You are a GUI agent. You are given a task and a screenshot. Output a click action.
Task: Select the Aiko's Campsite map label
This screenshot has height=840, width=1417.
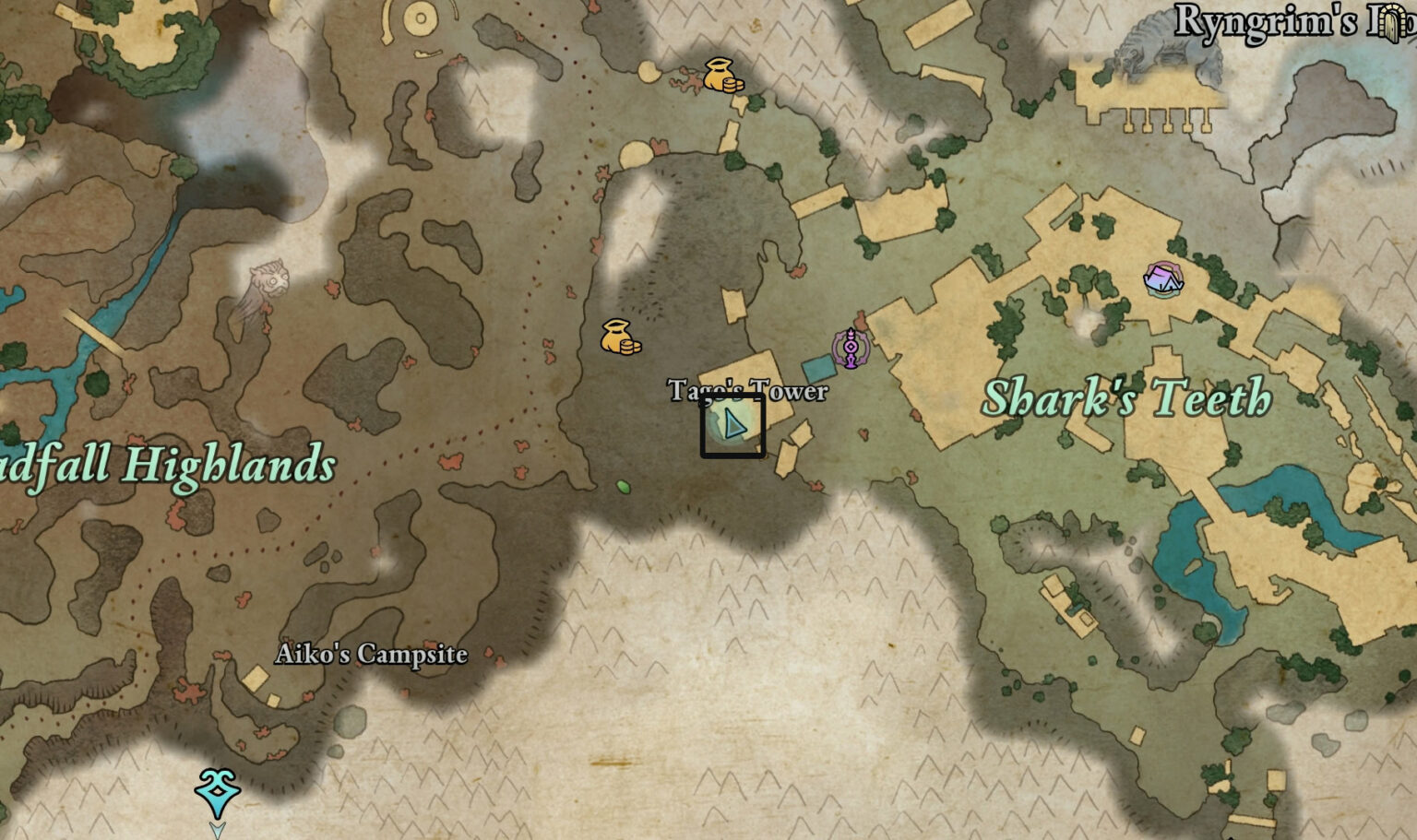(x=371, y=655)
